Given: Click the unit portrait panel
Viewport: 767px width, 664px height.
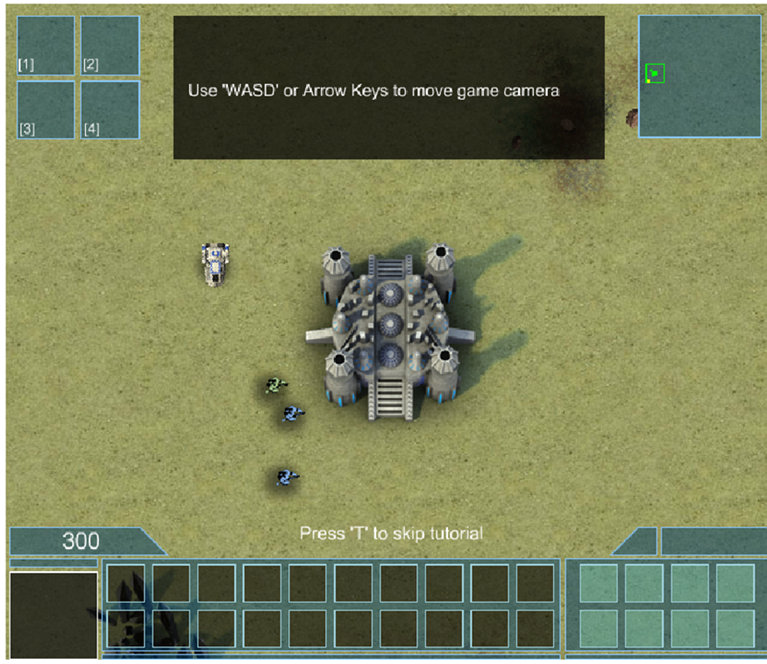Looking at the screenshot, I should (x=54, y=615).
